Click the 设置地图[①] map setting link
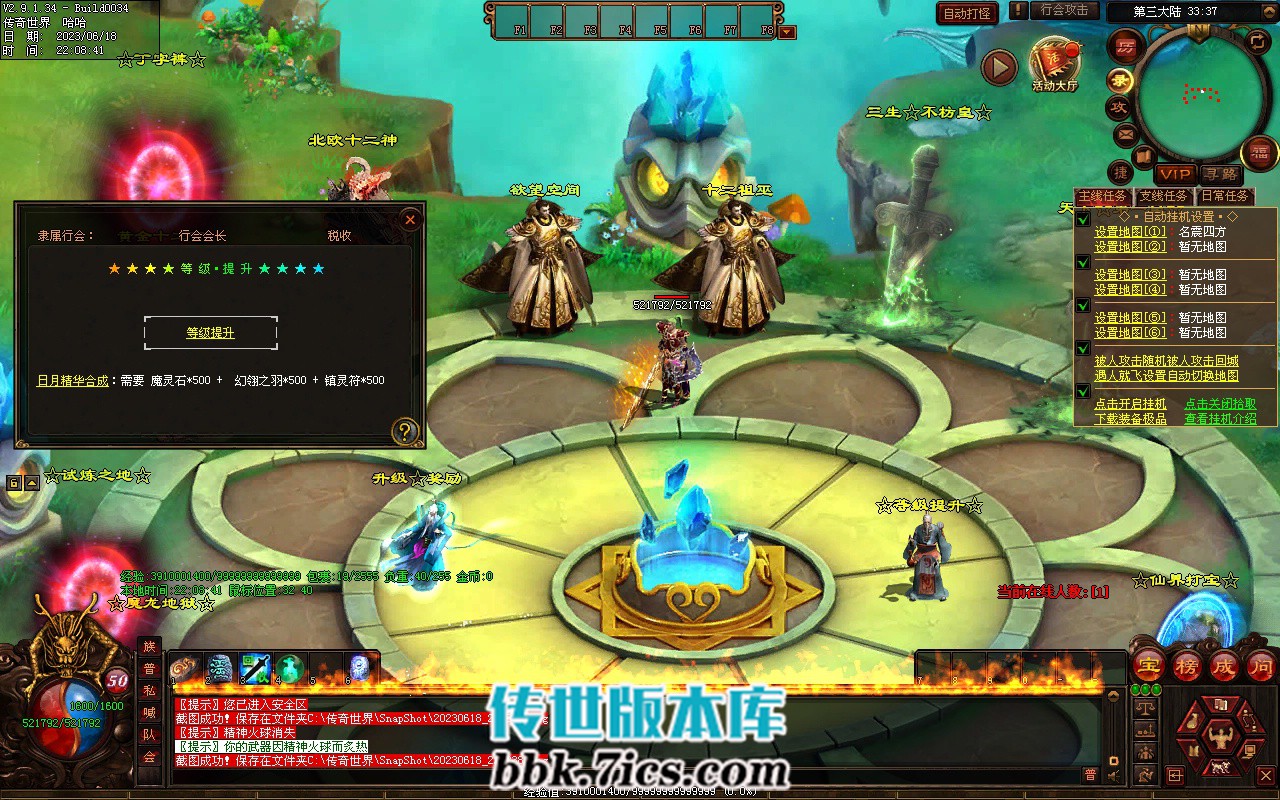 pyautogui.click(x=1130, y=232)
